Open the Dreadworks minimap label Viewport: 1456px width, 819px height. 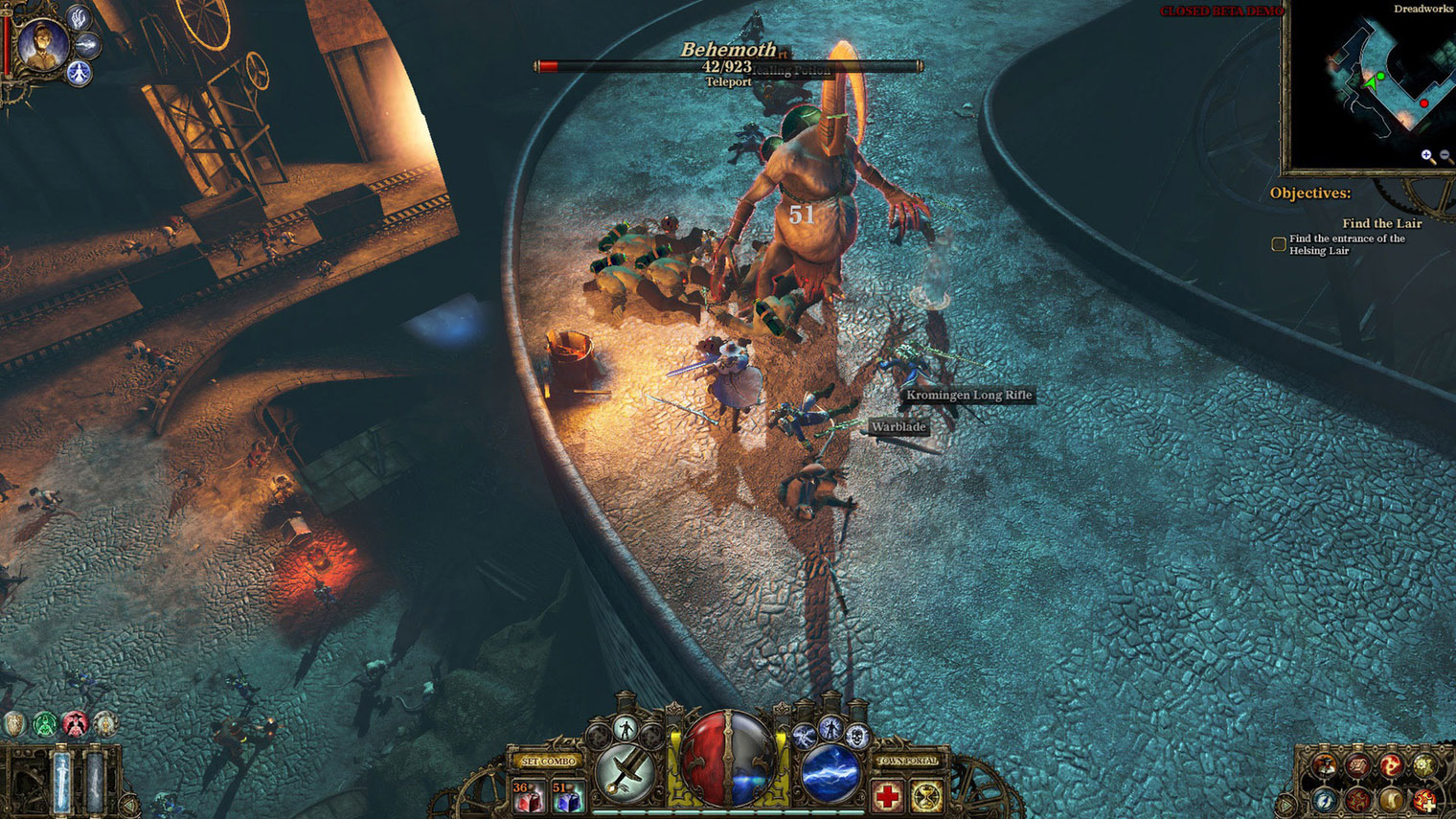[1423, 10]
